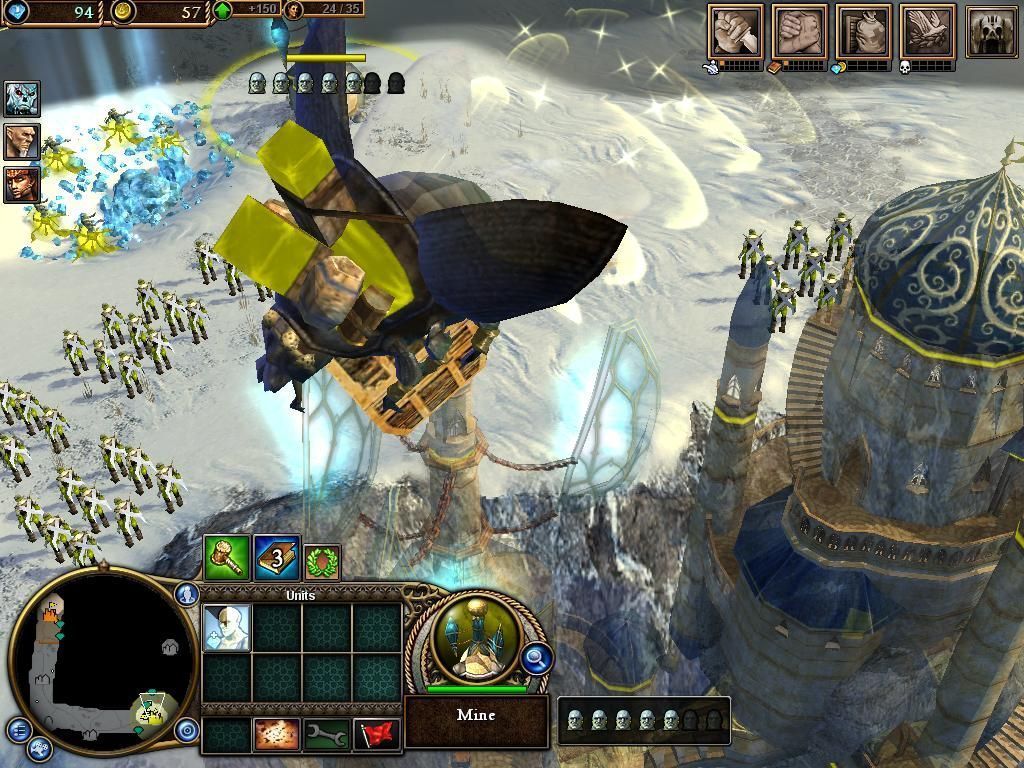Click the Mine building portrait
Image resolution: width=1024 pixels, height=768 pixels.
(475, 639)
